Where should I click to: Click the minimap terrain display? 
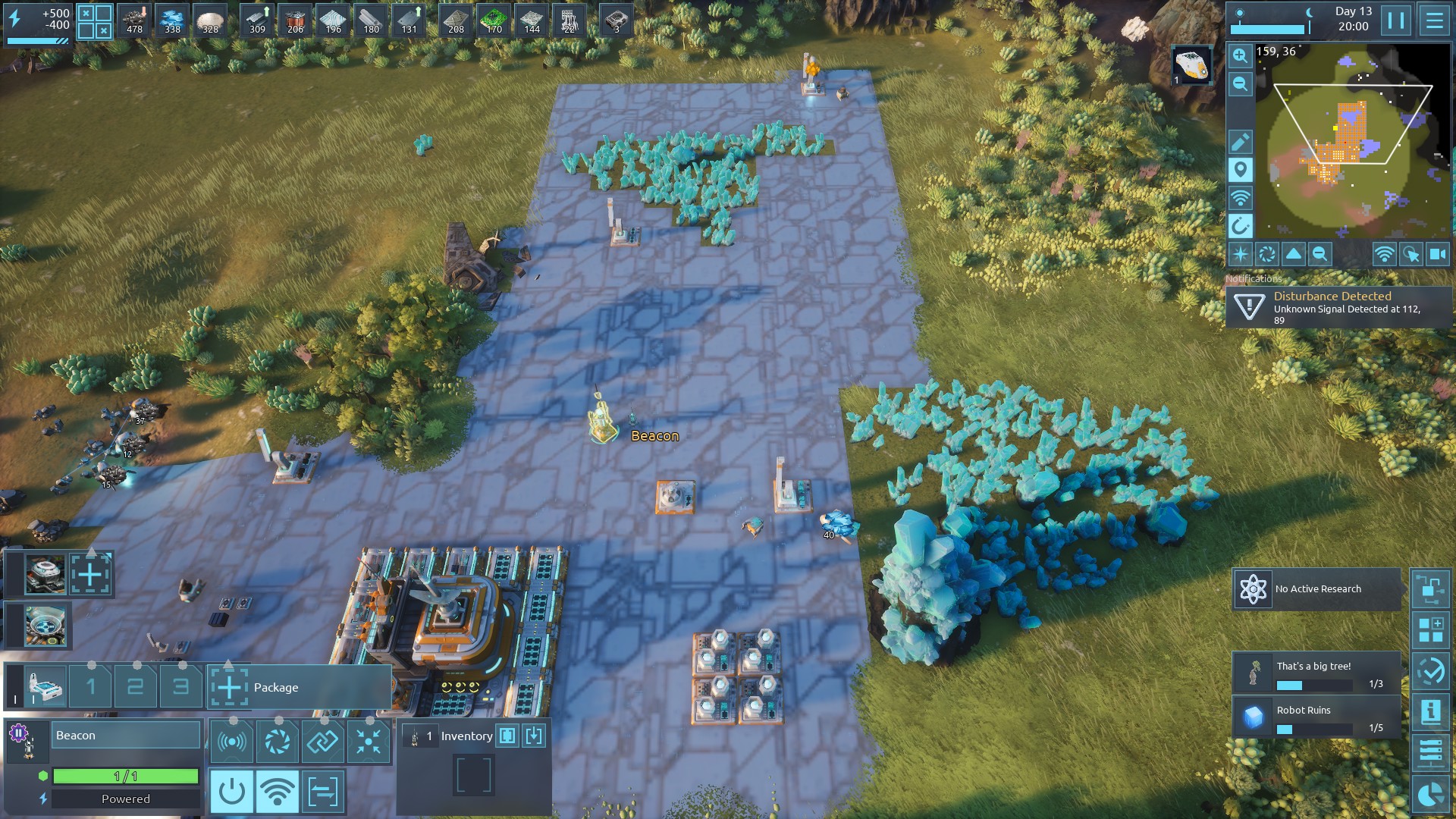click(x=1353, y=143)
